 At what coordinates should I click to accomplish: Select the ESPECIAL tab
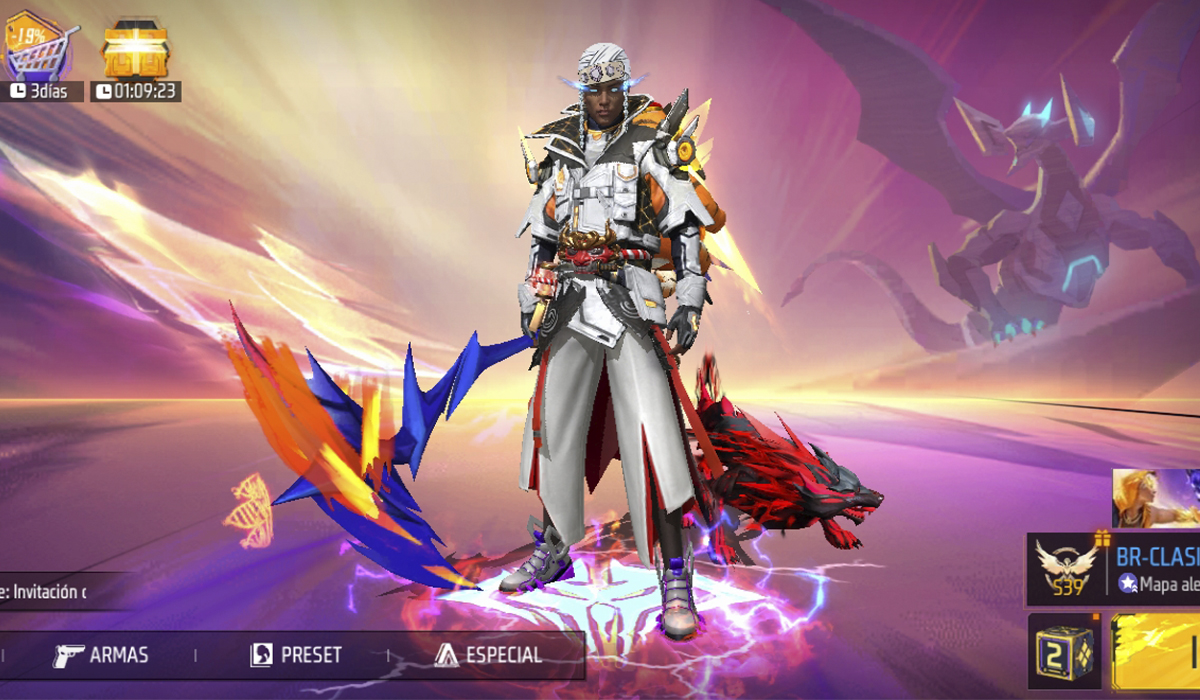pos(489,655)
